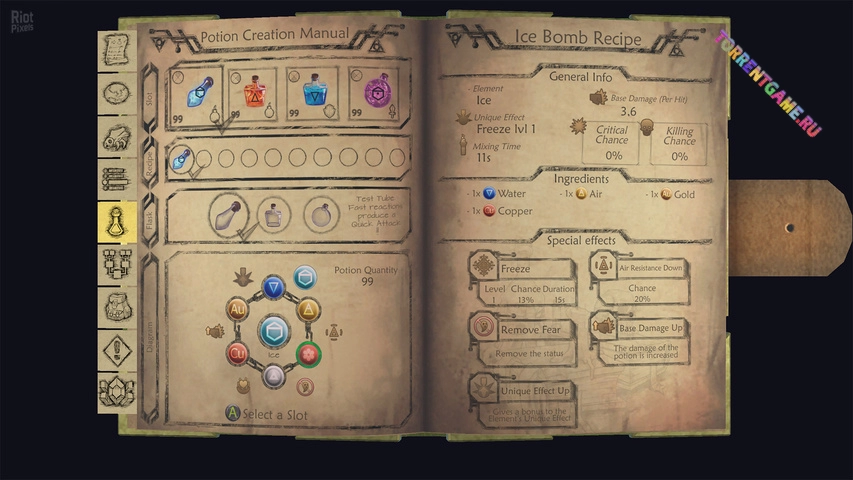The image size is (853, 480).
Task: Select the test tube flask
Action: 228,213
